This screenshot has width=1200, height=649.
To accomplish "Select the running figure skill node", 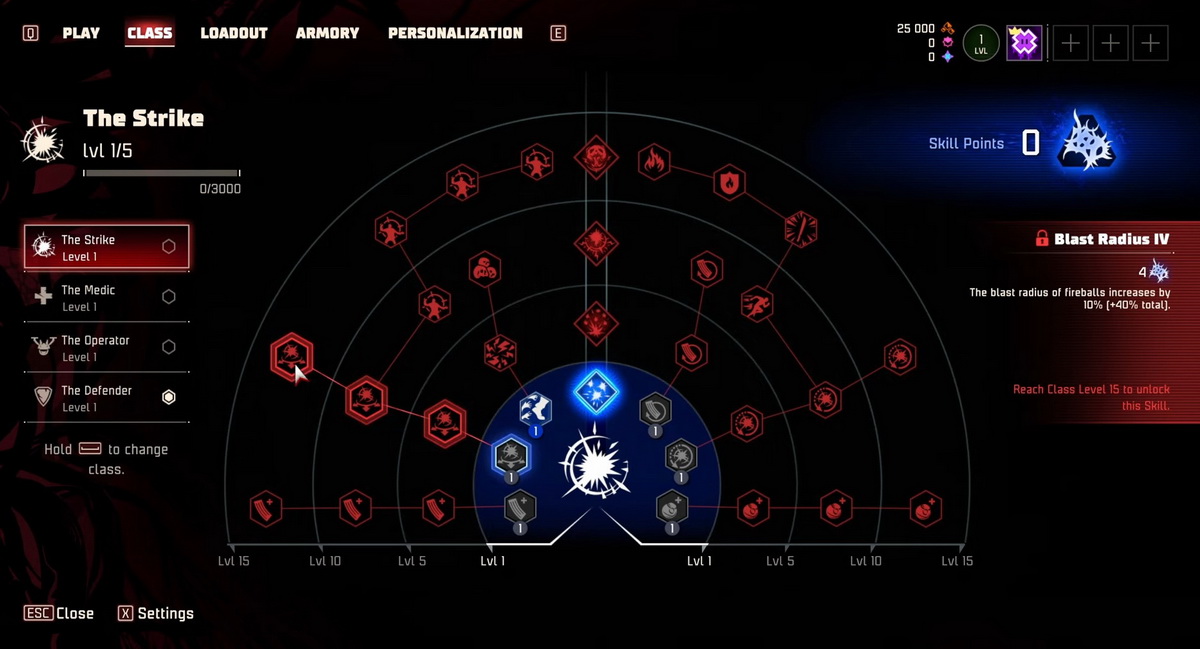I will click(756, 302).
